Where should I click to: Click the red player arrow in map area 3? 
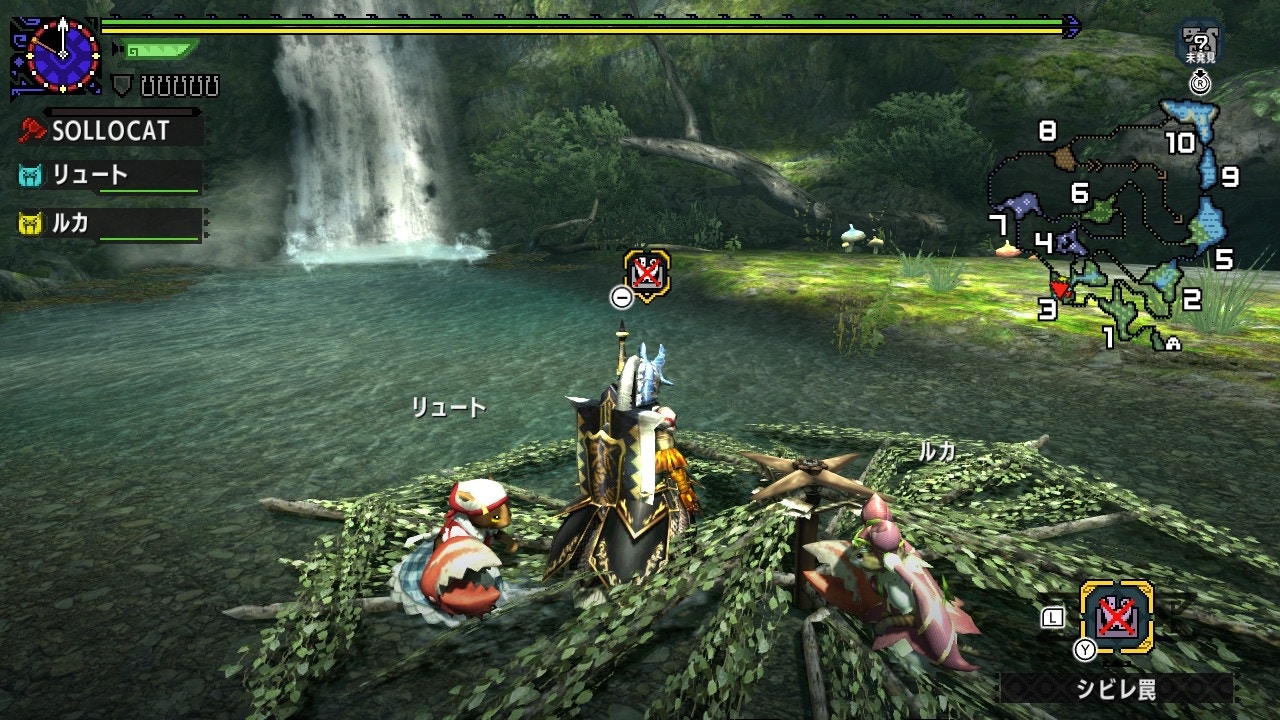1060,286
